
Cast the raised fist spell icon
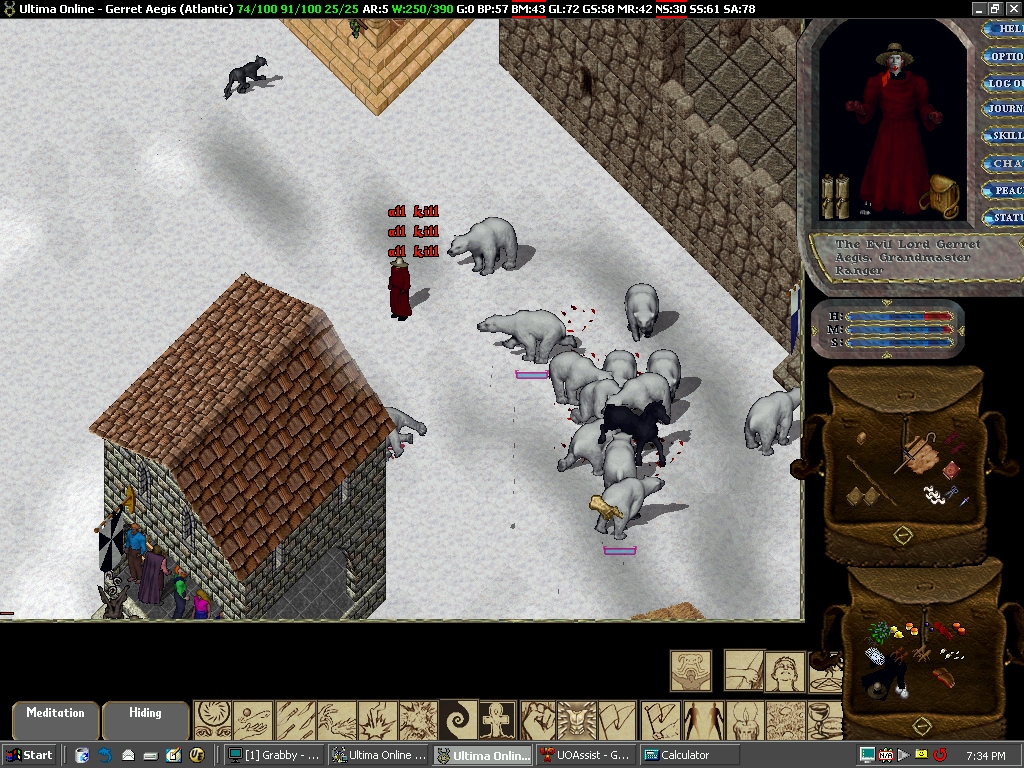click(x=539, y=720)
